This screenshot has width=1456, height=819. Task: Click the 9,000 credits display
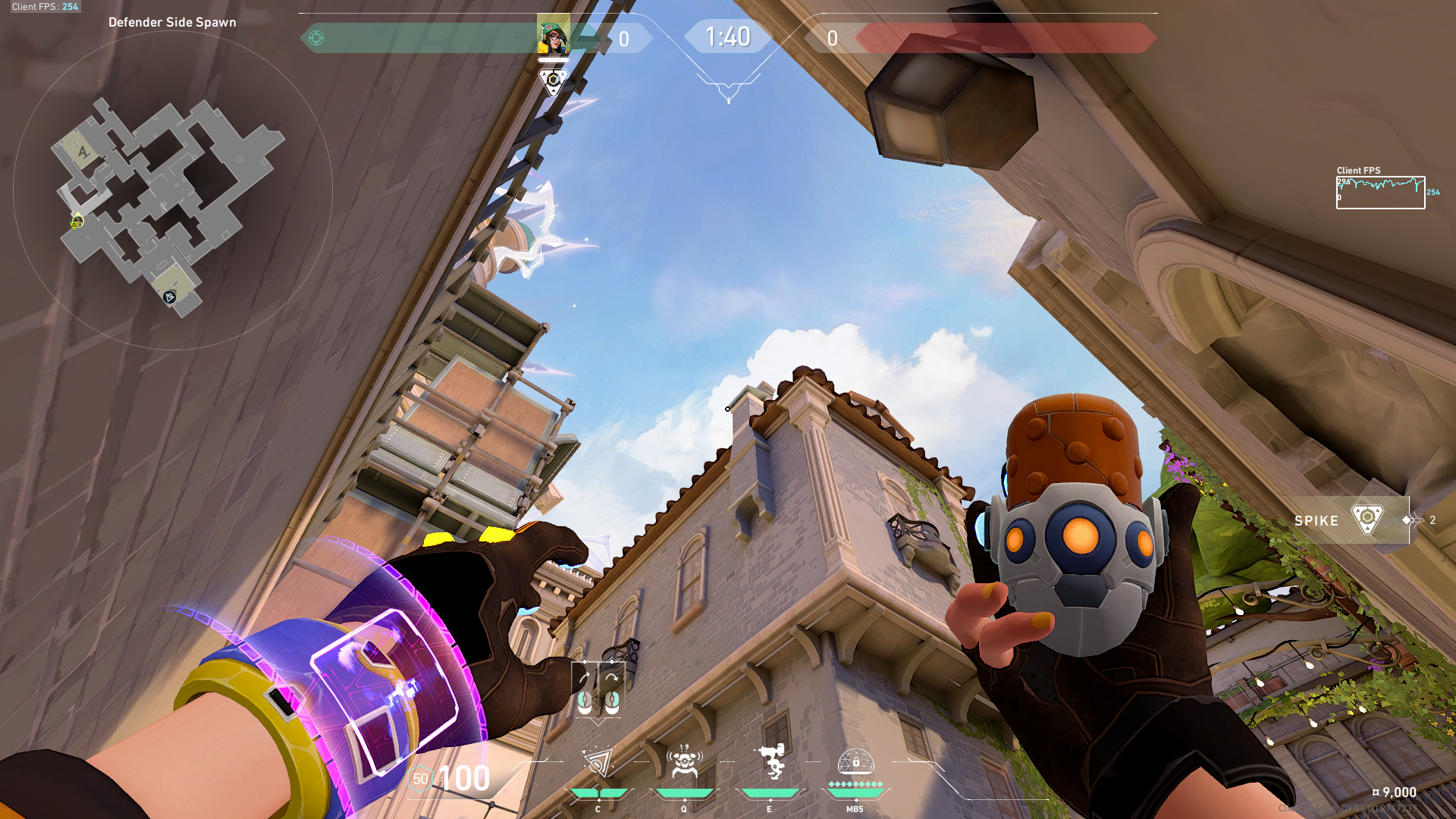pyautogui.click(x=1395, y=791)
